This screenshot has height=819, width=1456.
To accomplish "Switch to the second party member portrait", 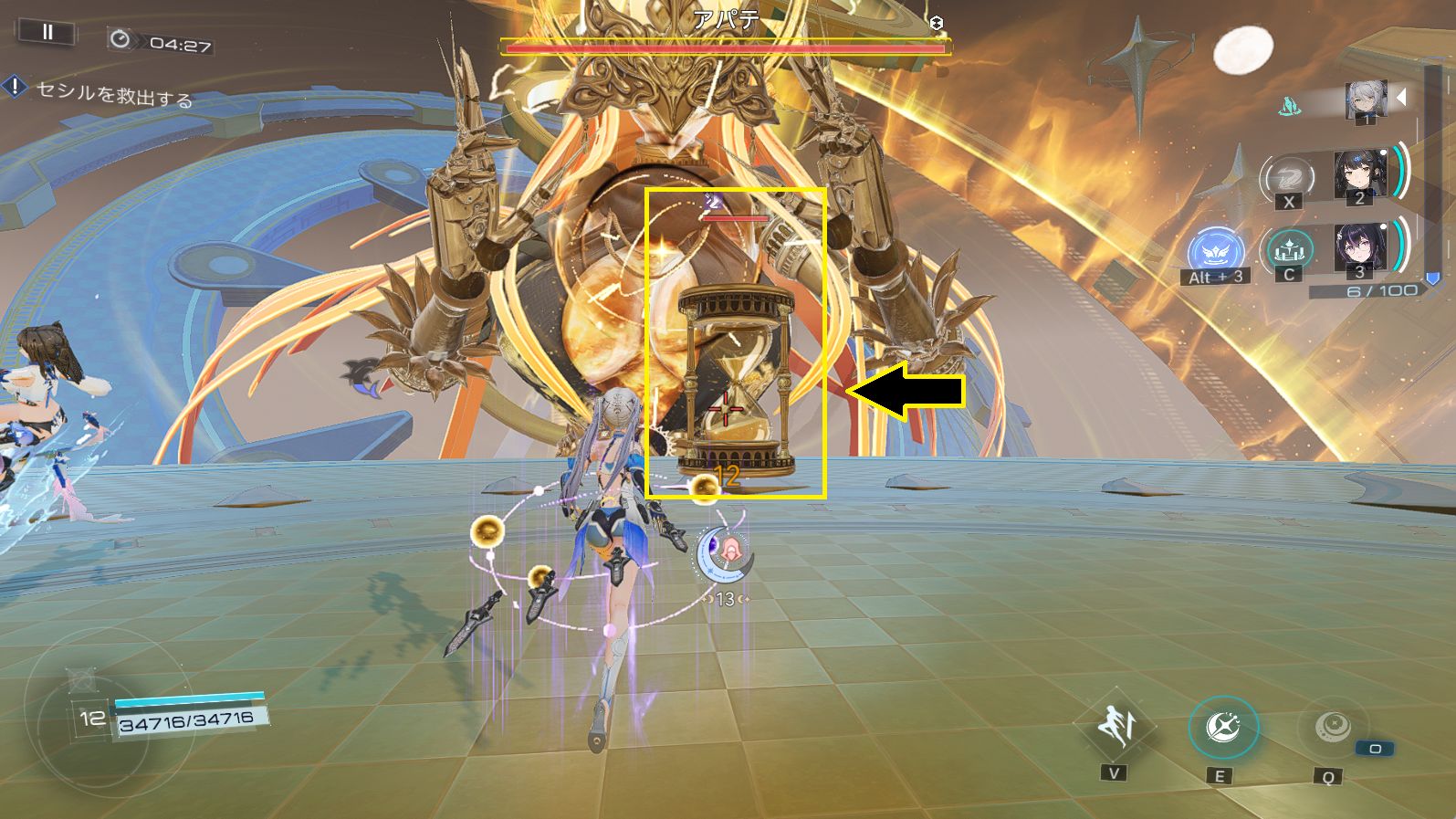I will pos(1360,173).
